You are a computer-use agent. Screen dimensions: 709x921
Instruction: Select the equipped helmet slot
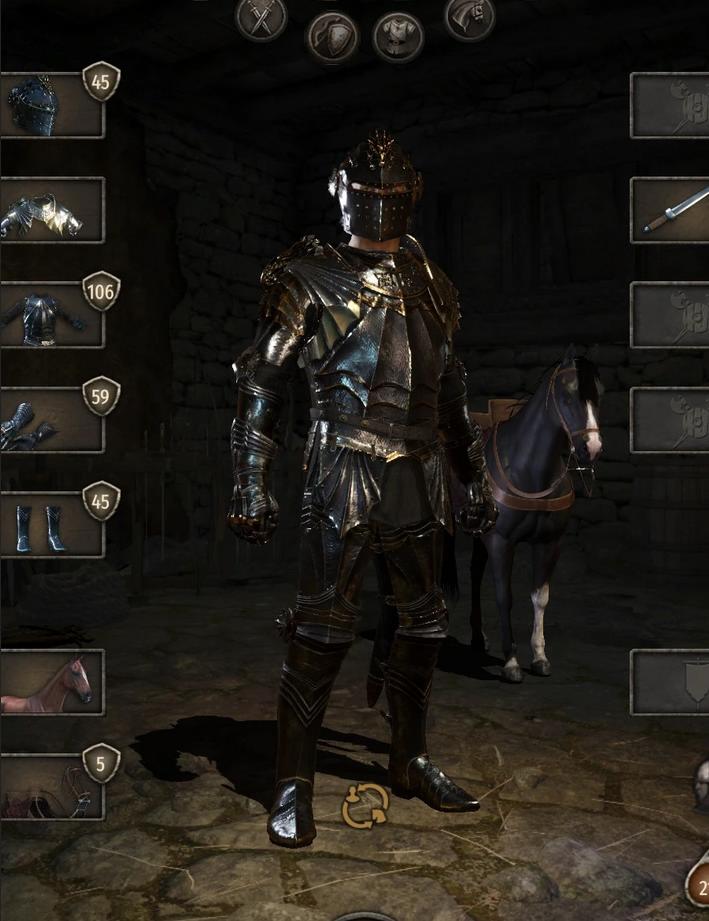50,105
